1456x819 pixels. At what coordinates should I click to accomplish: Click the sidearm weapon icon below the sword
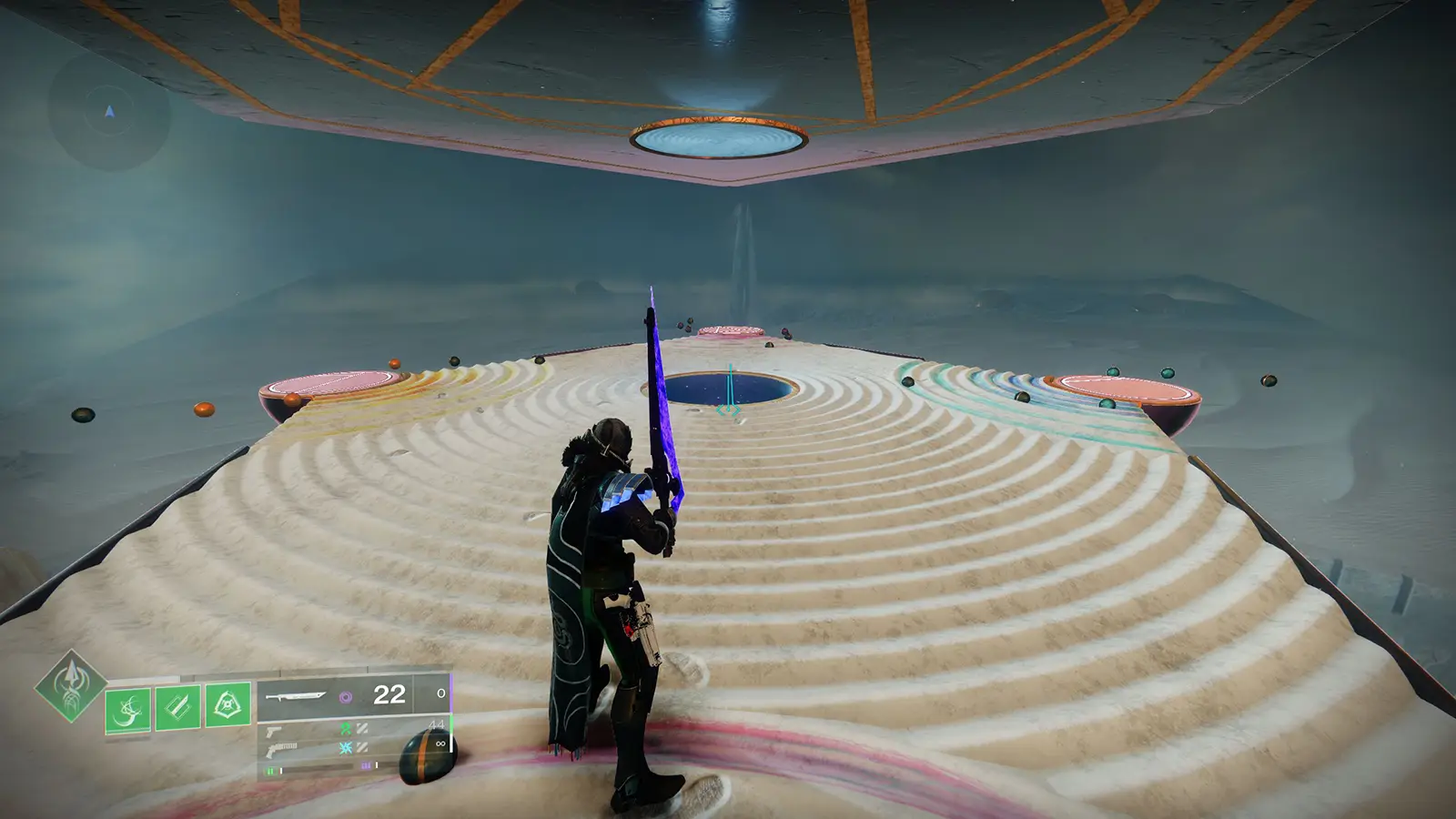click(274, 731)
